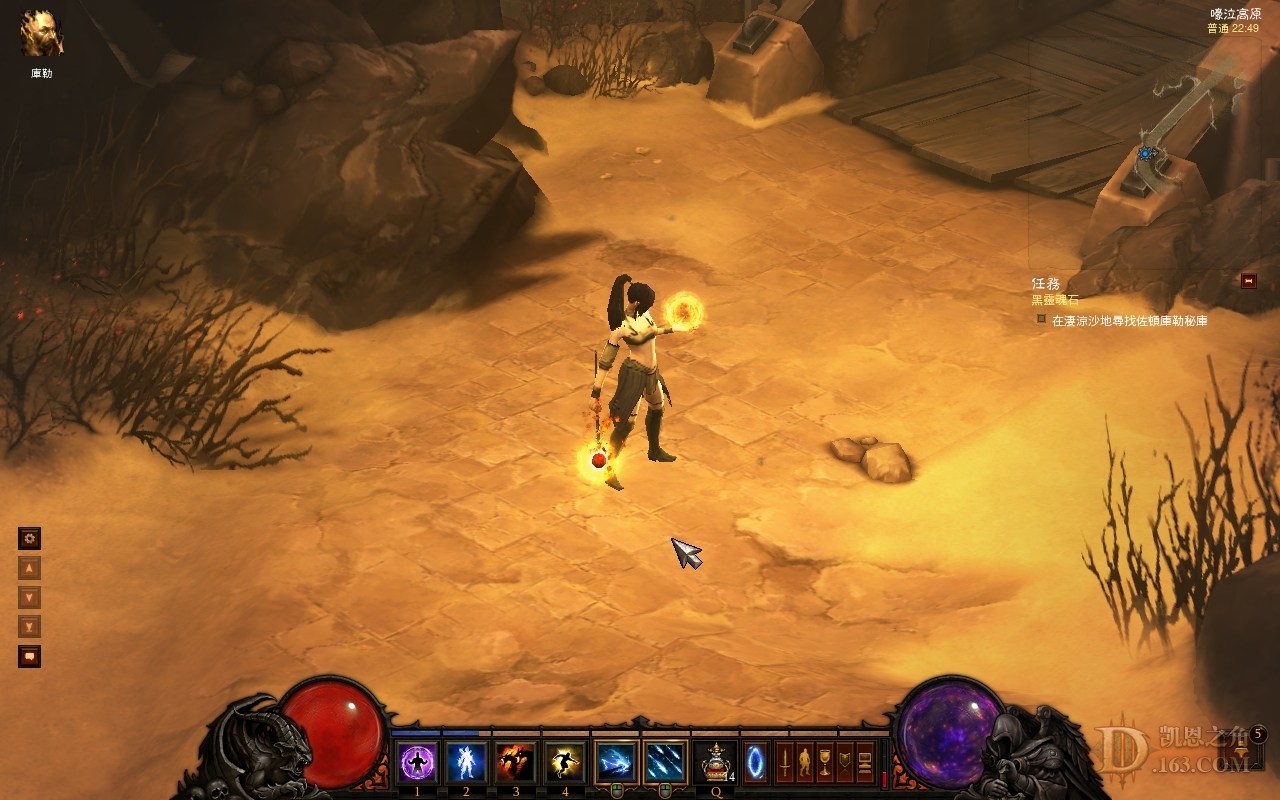Select the 庫勒 follower portrait
This screenshot has height=800, width=1280.
coord(42,34)
